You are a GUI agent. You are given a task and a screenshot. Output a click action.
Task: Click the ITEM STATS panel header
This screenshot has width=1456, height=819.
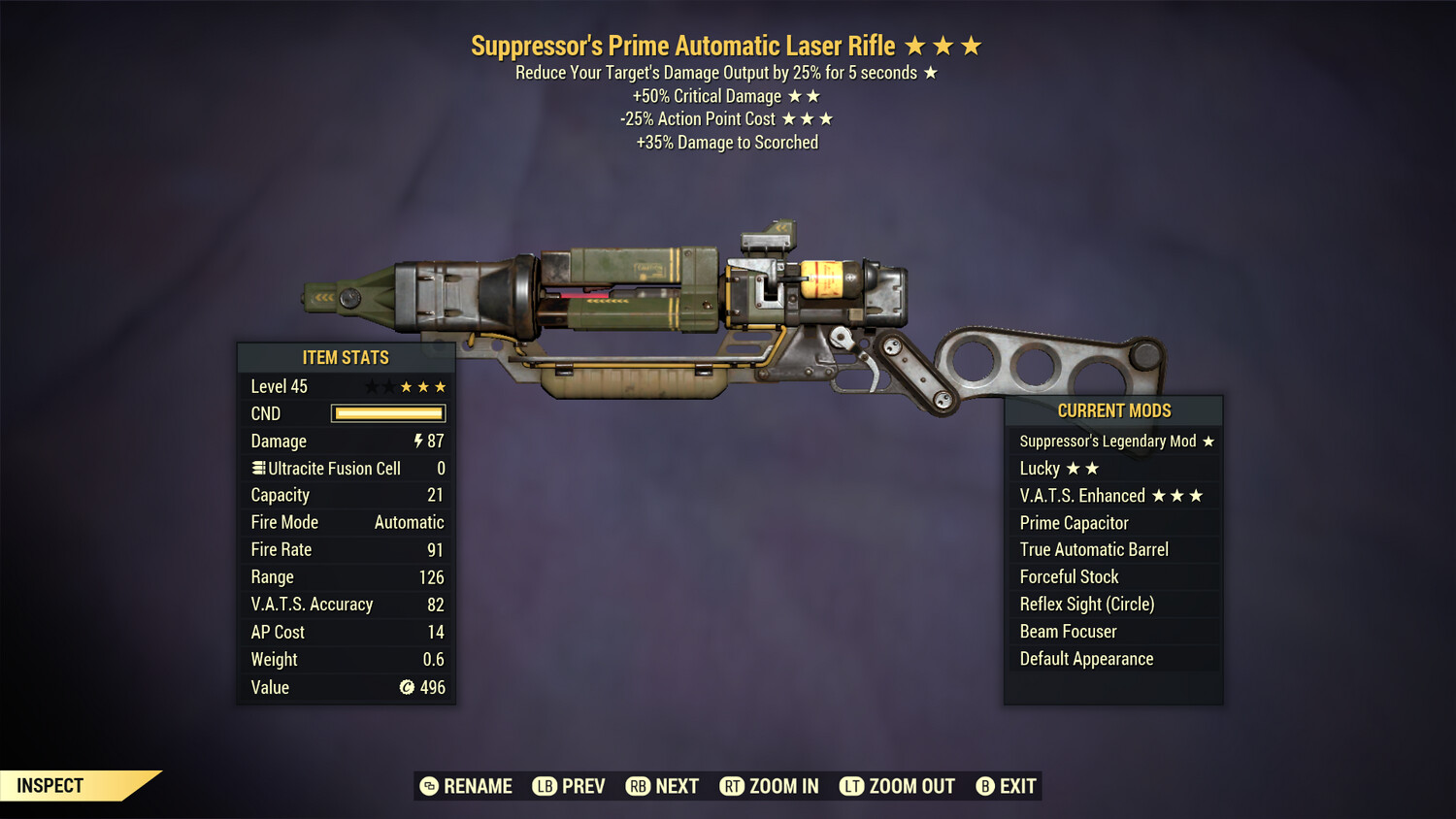coord(346,357)
